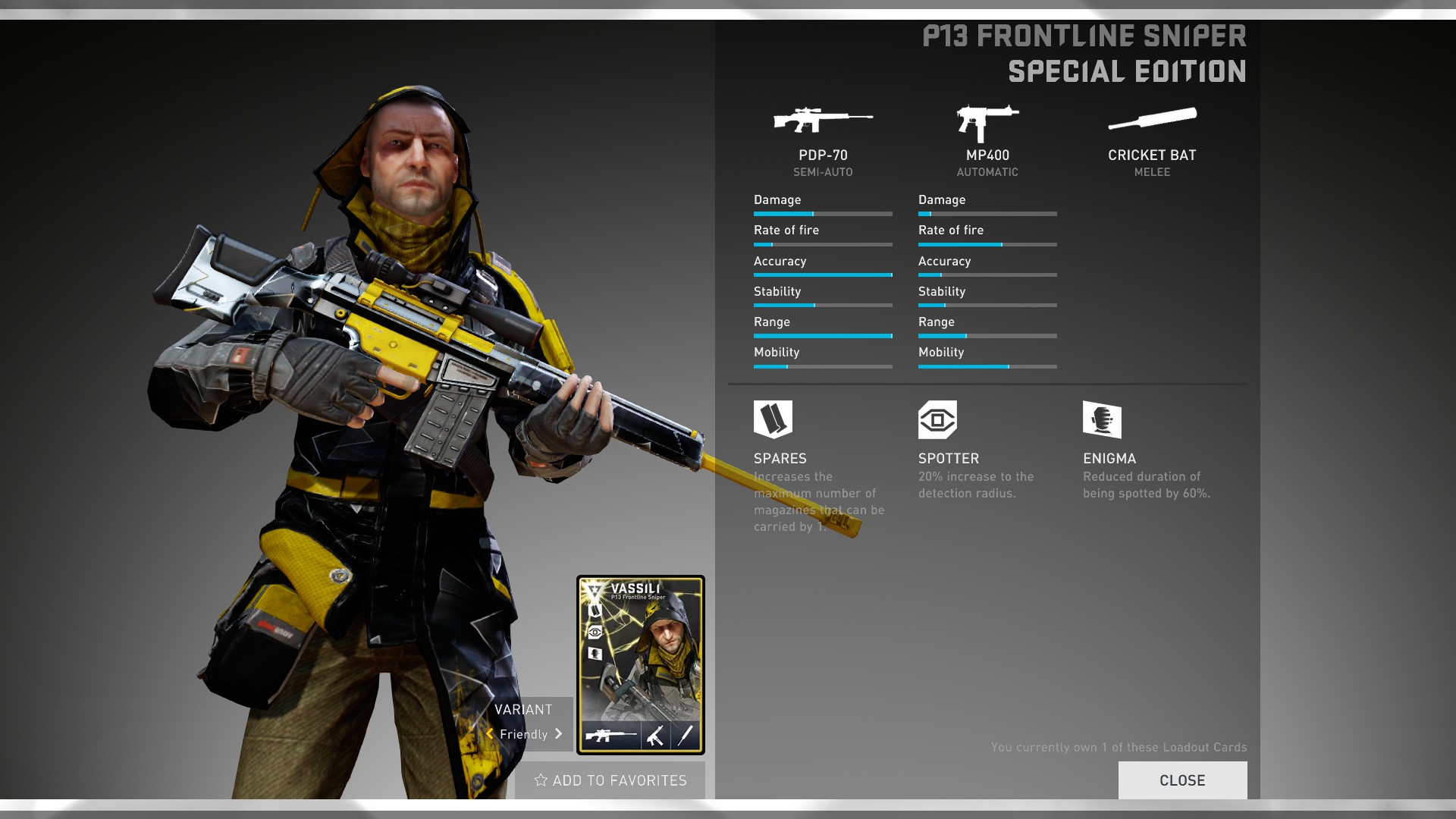
Task: View the Spotter perk icon
Action: 937,419
